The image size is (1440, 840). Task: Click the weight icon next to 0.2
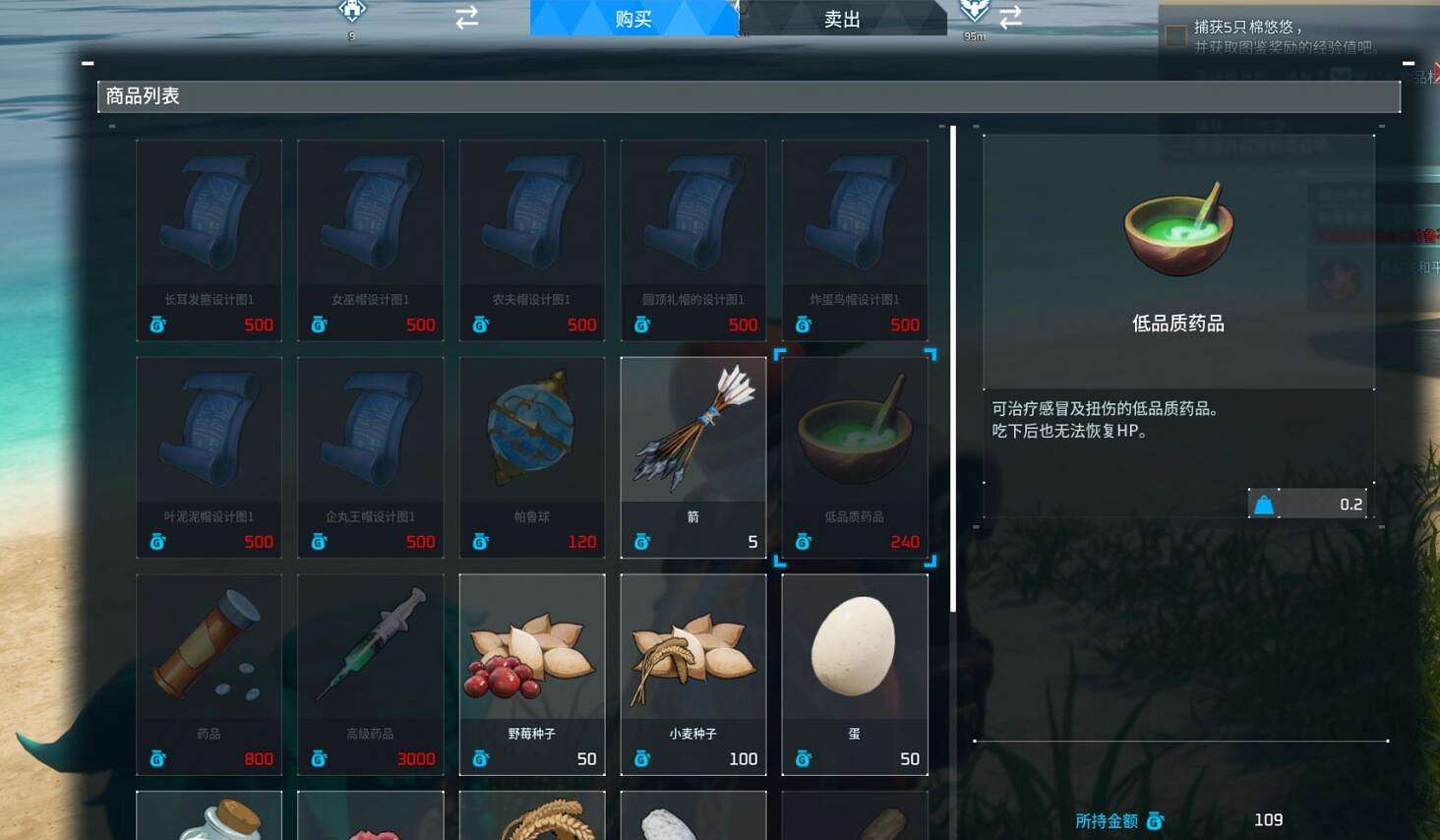click(1264, 503)
